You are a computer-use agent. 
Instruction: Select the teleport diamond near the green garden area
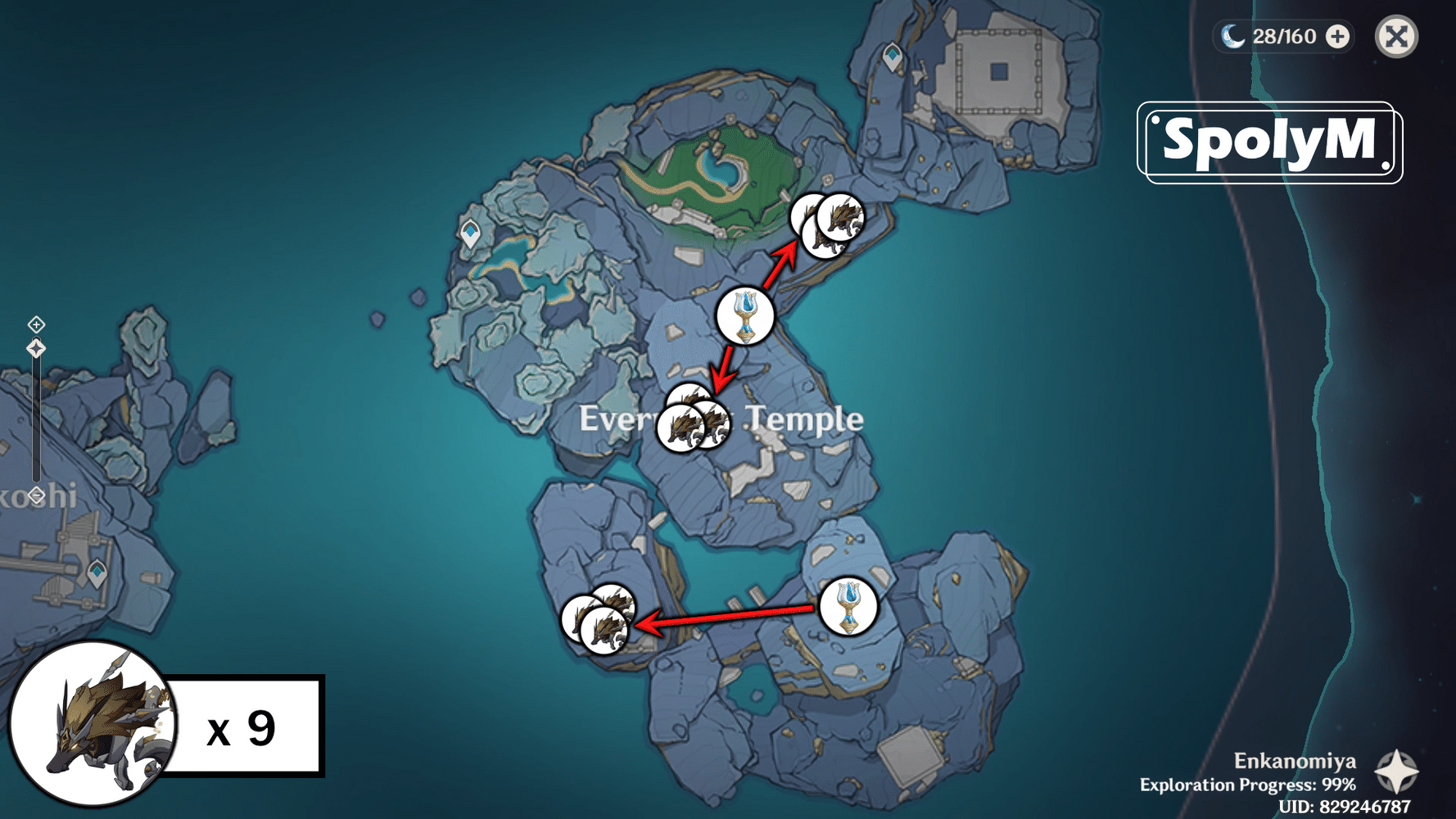coord(468,233)
